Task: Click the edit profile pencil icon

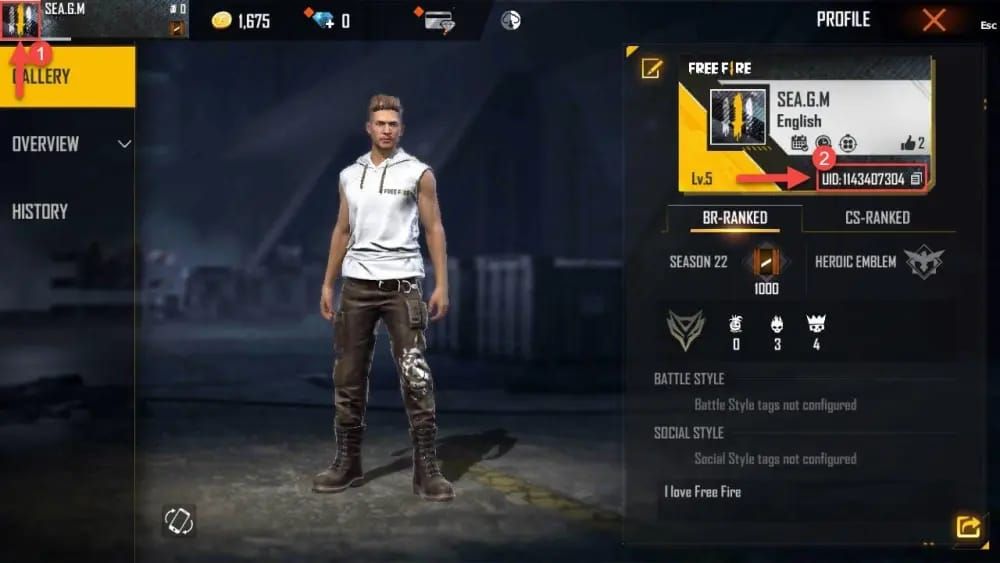Action: click(x=652, y=68)
